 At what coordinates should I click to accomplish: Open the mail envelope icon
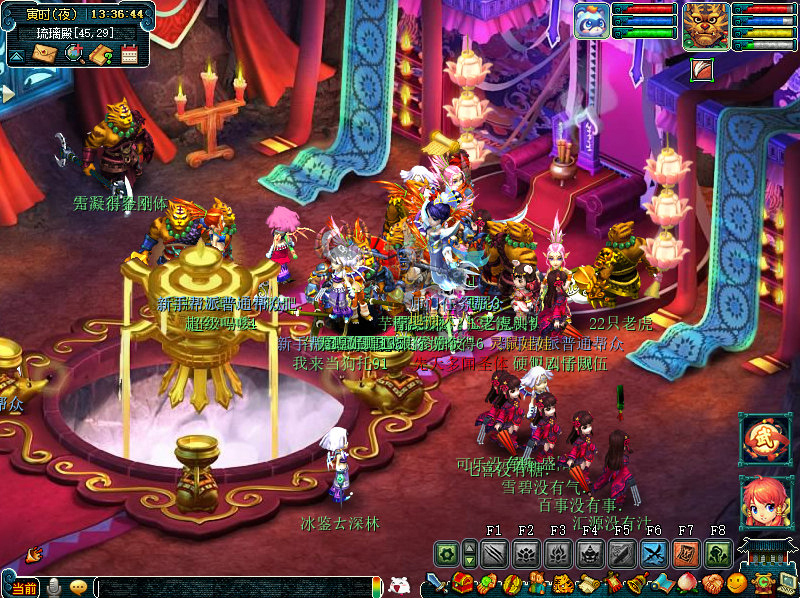click(44, 53)
